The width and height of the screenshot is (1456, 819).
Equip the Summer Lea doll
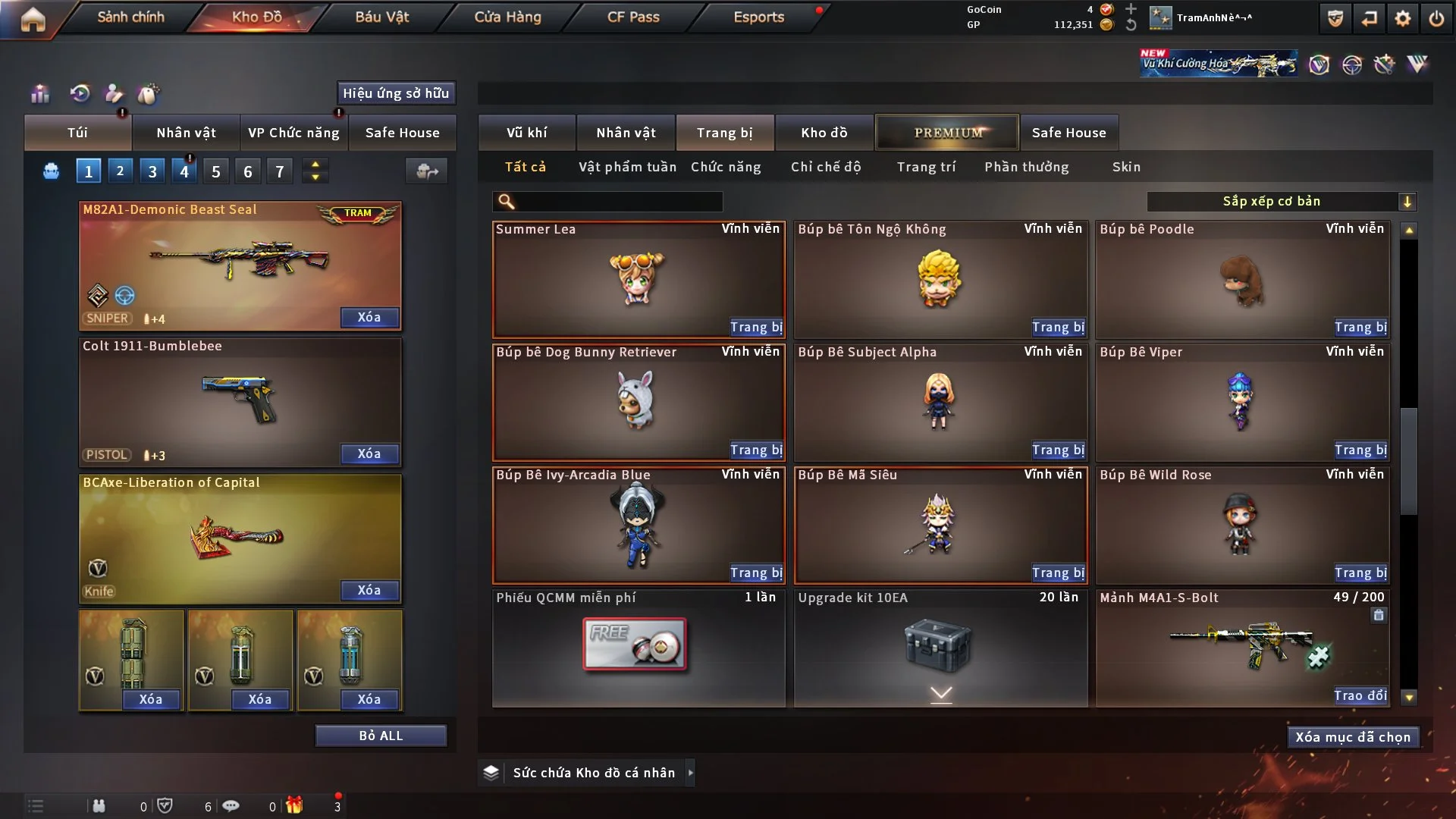[x=755, y=327]
